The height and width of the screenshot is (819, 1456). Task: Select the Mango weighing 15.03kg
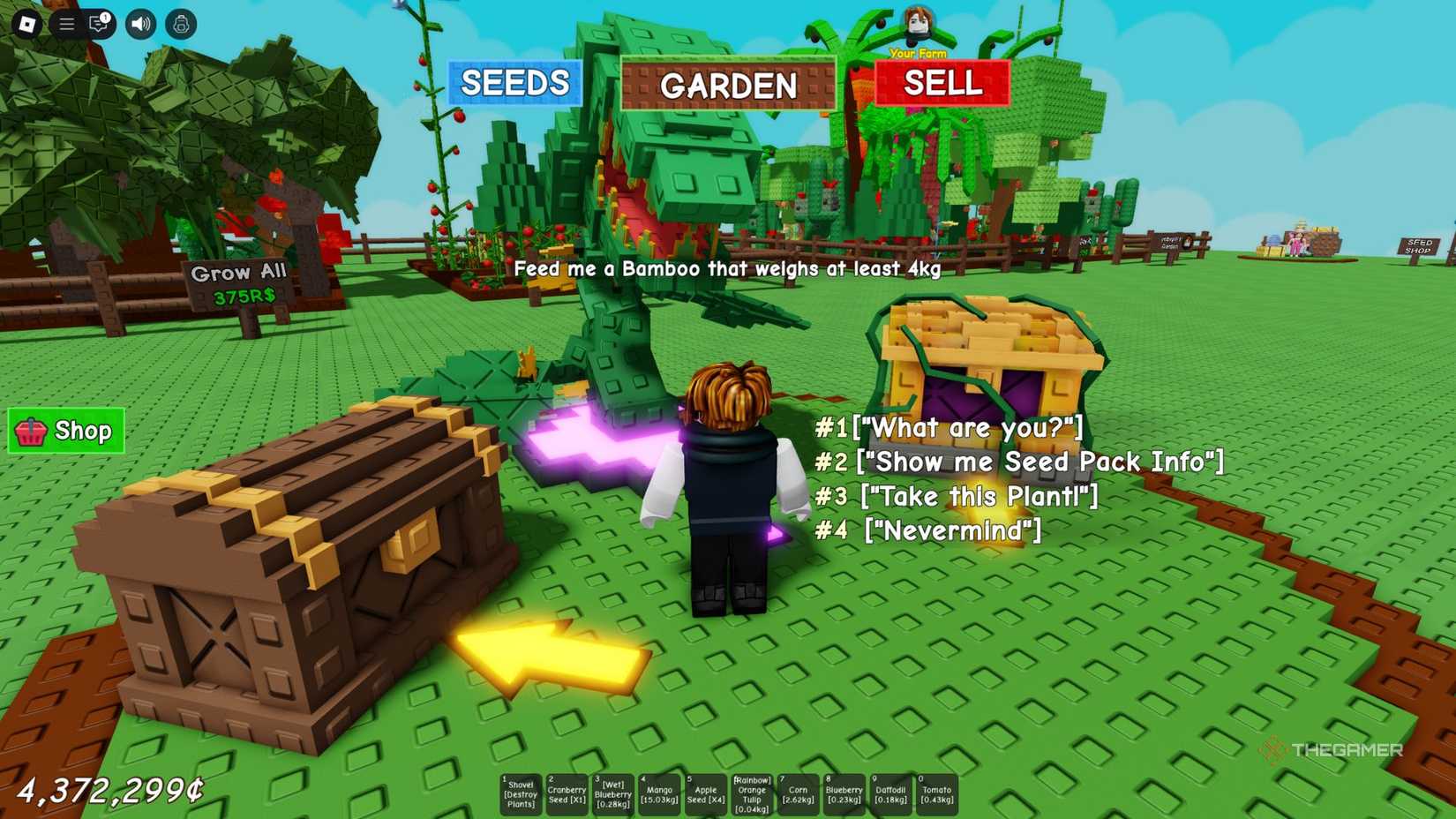pos(660,793)
